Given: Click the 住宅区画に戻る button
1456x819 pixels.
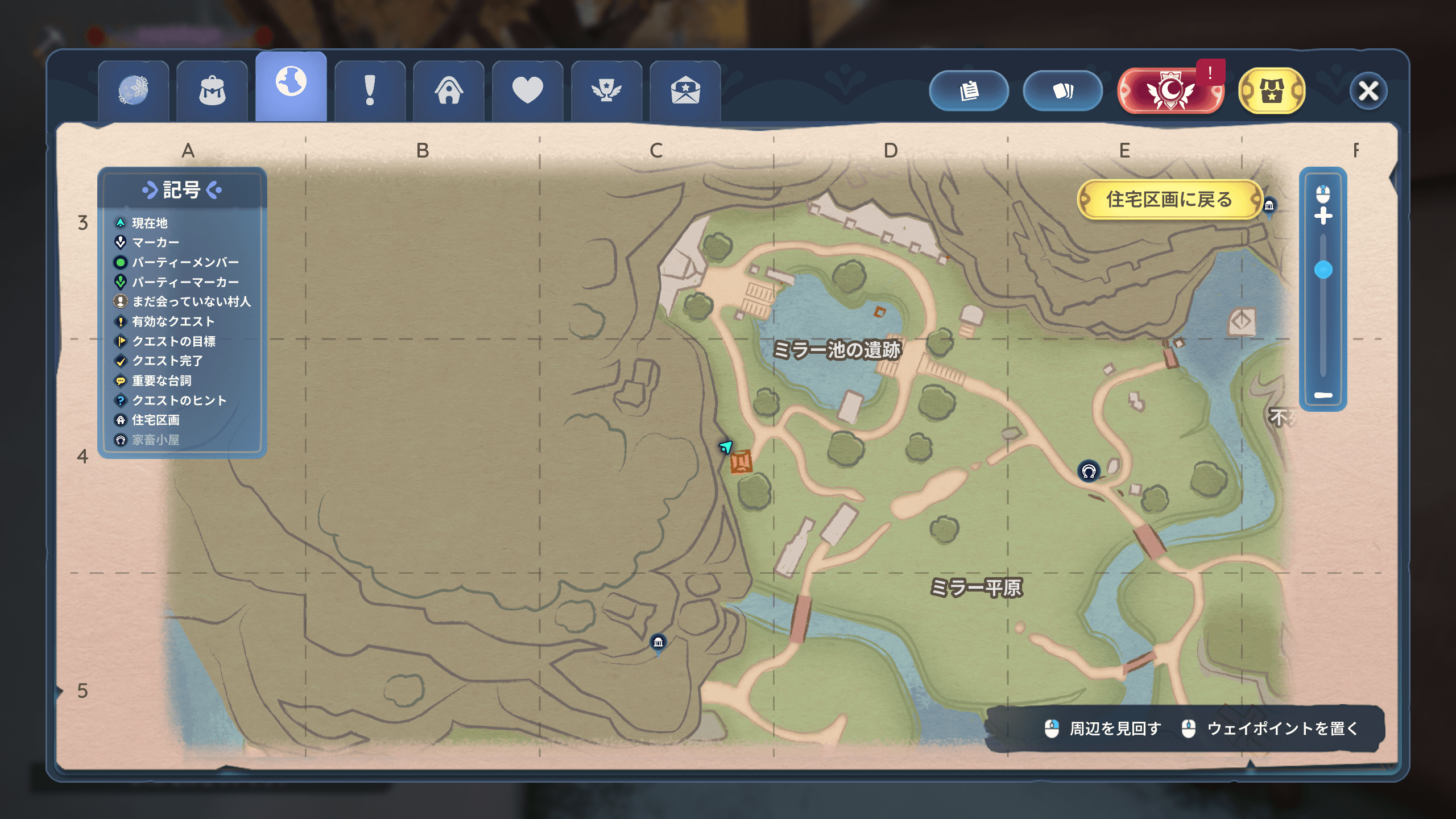Looking at the screenshot, I should (1169, 200).
